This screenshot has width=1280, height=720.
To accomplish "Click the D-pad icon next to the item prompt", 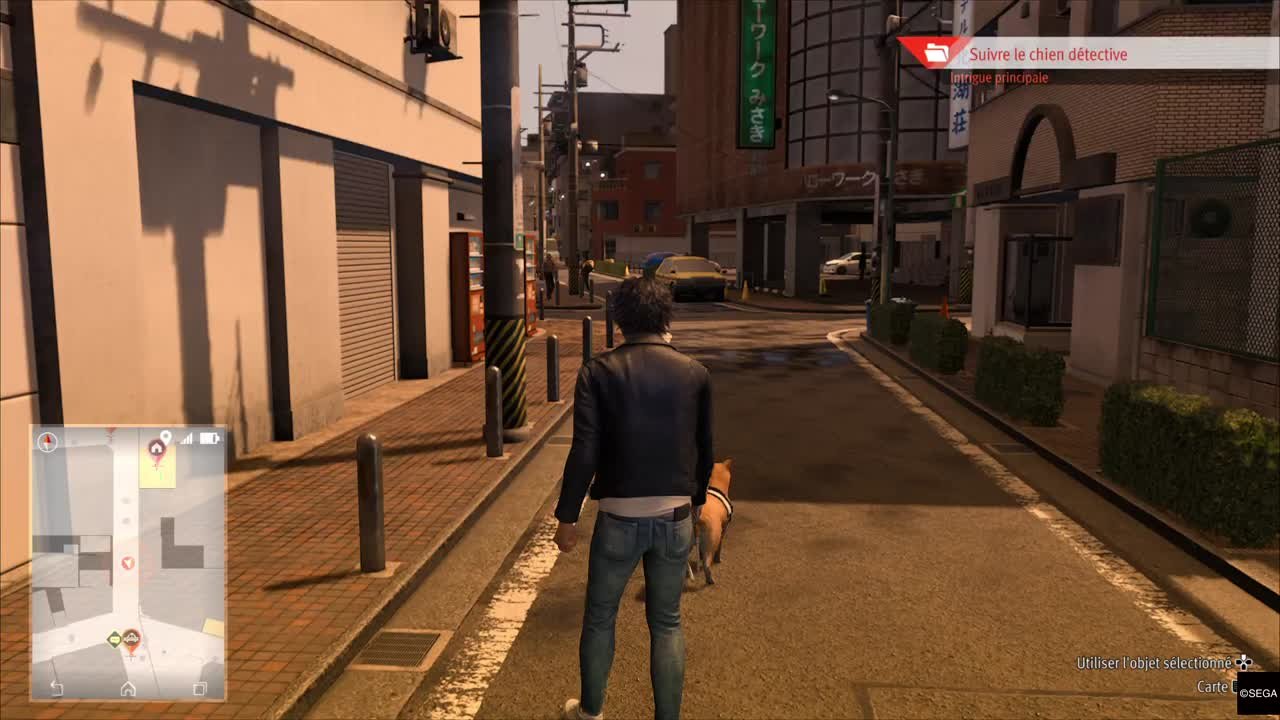I will click(x=1243, y=662).
